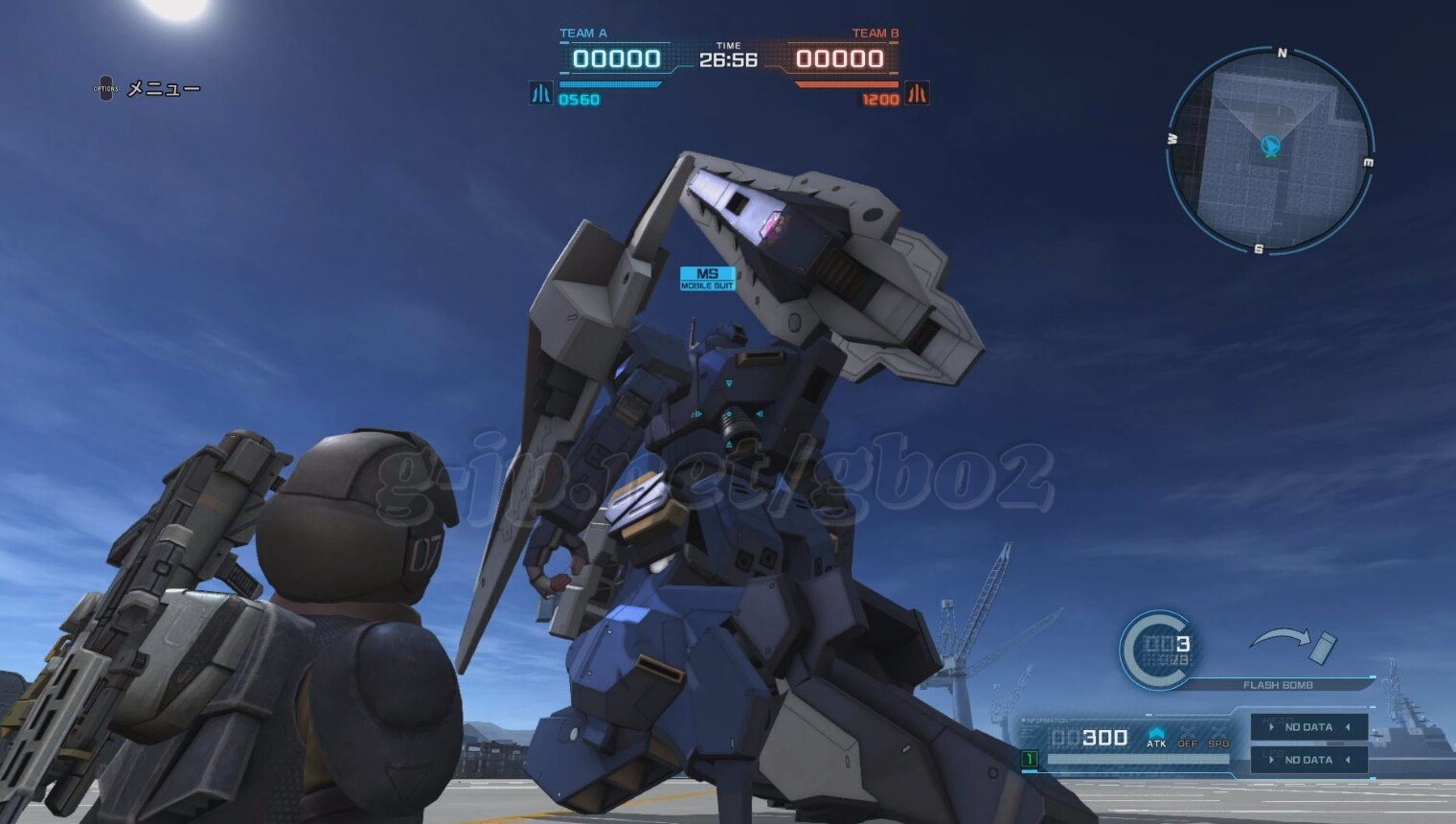Click the ATK status indicator

pyautogui.click(x=1156, y=738)
